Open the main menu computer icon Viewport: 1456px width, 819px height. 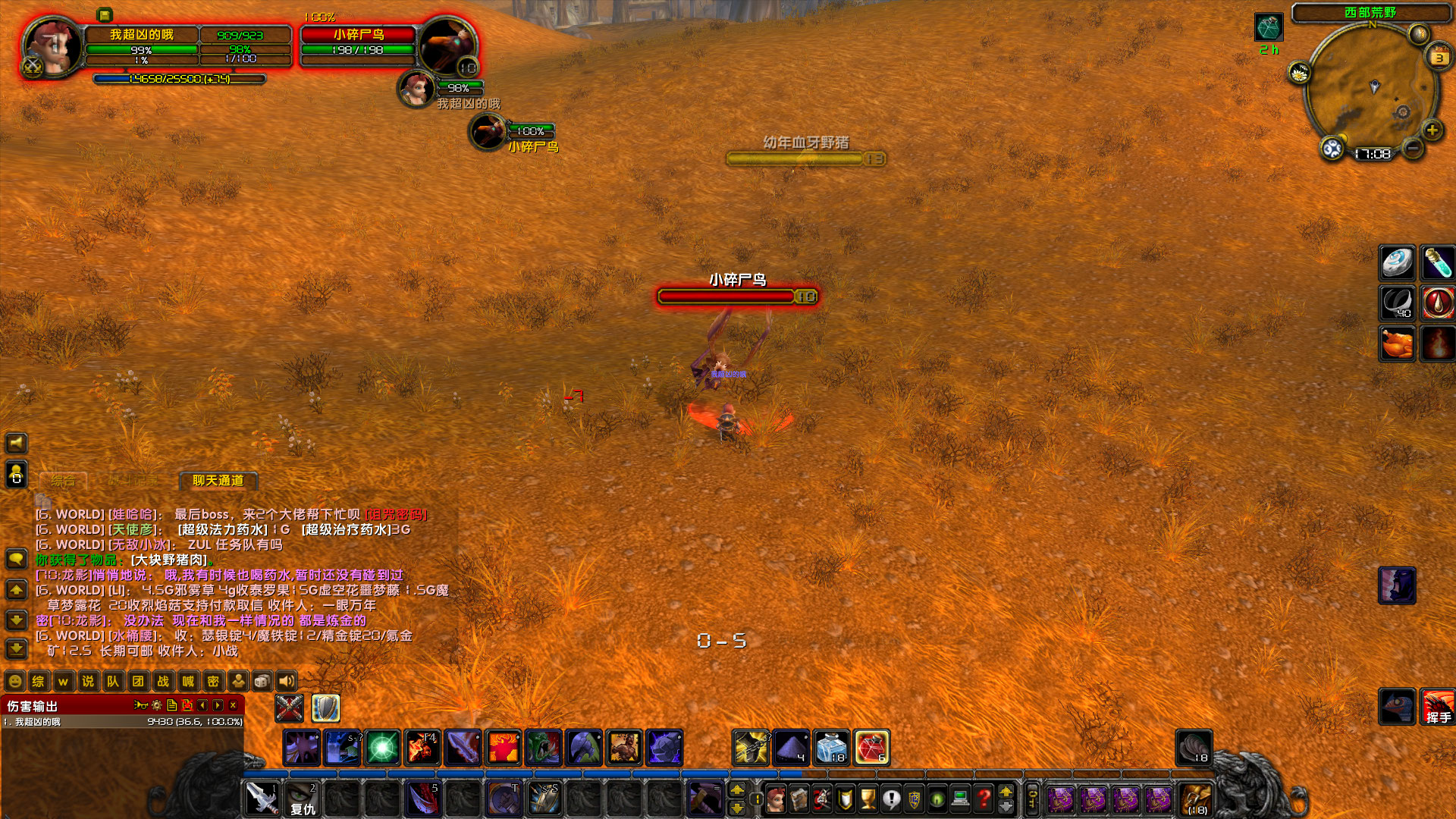click(x=959, y=796)
